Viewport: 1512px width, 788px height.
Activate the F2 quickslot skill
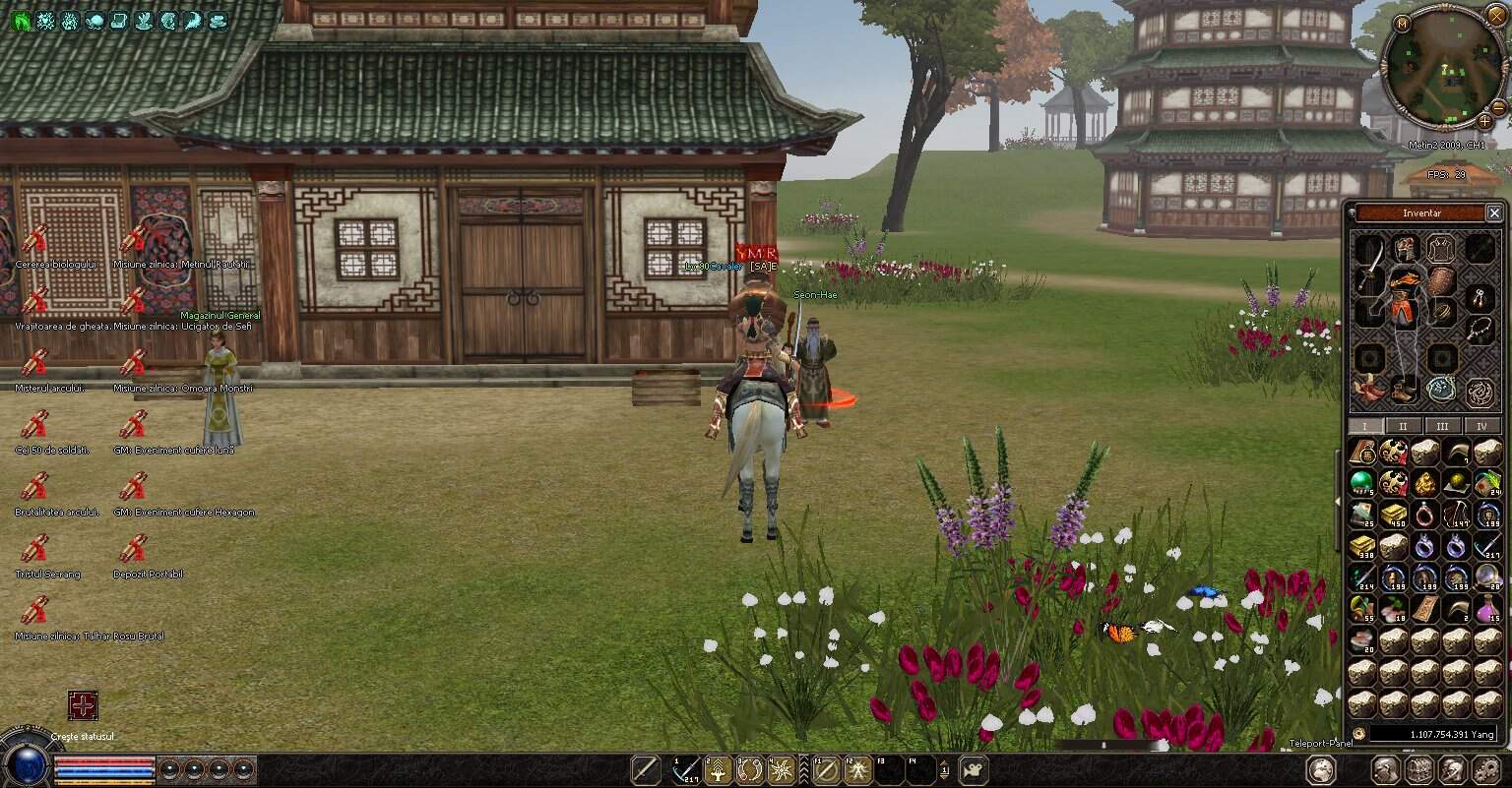856,769
